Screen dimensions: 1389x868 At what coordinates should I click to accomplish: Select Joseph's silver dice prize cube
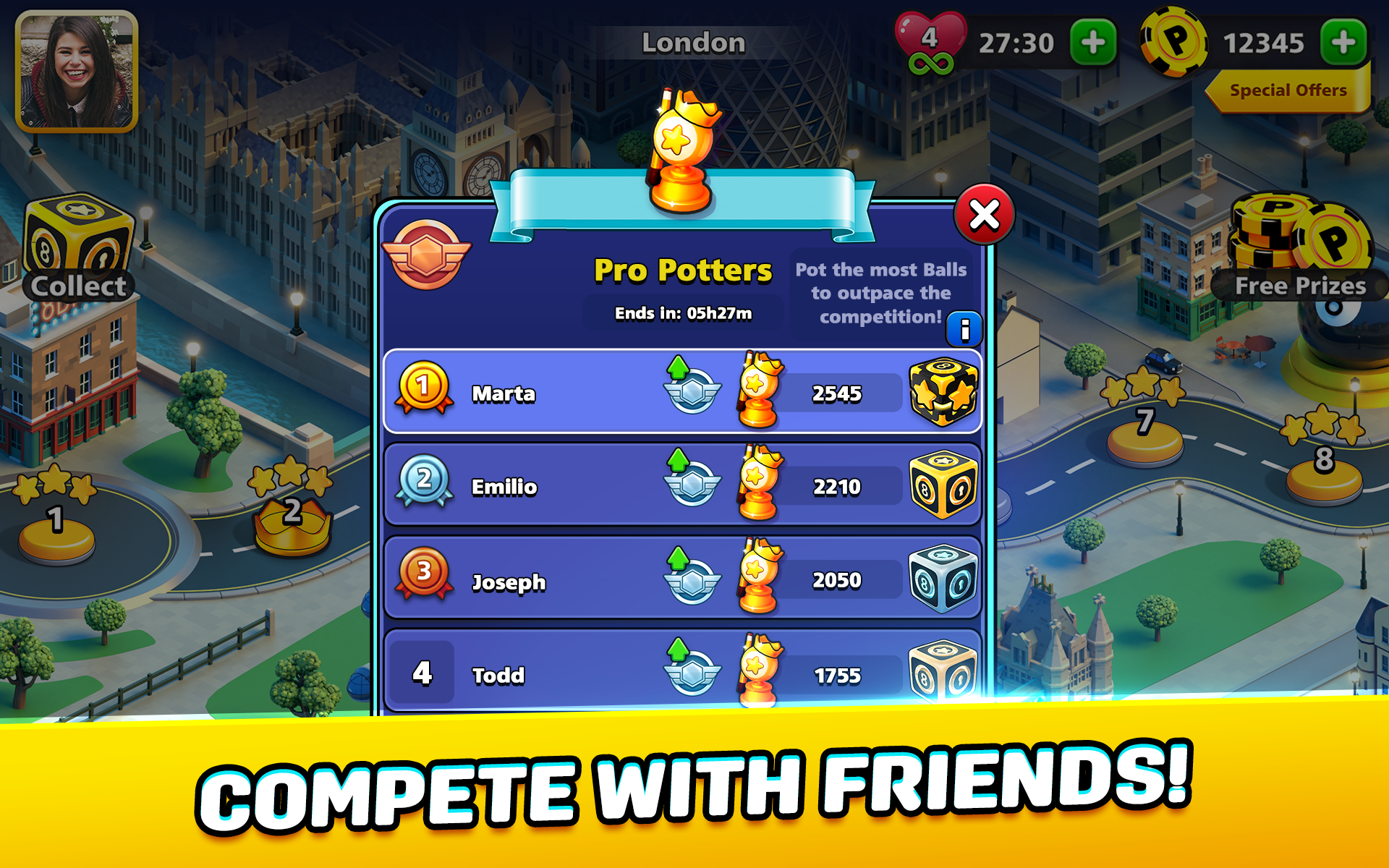942,579
